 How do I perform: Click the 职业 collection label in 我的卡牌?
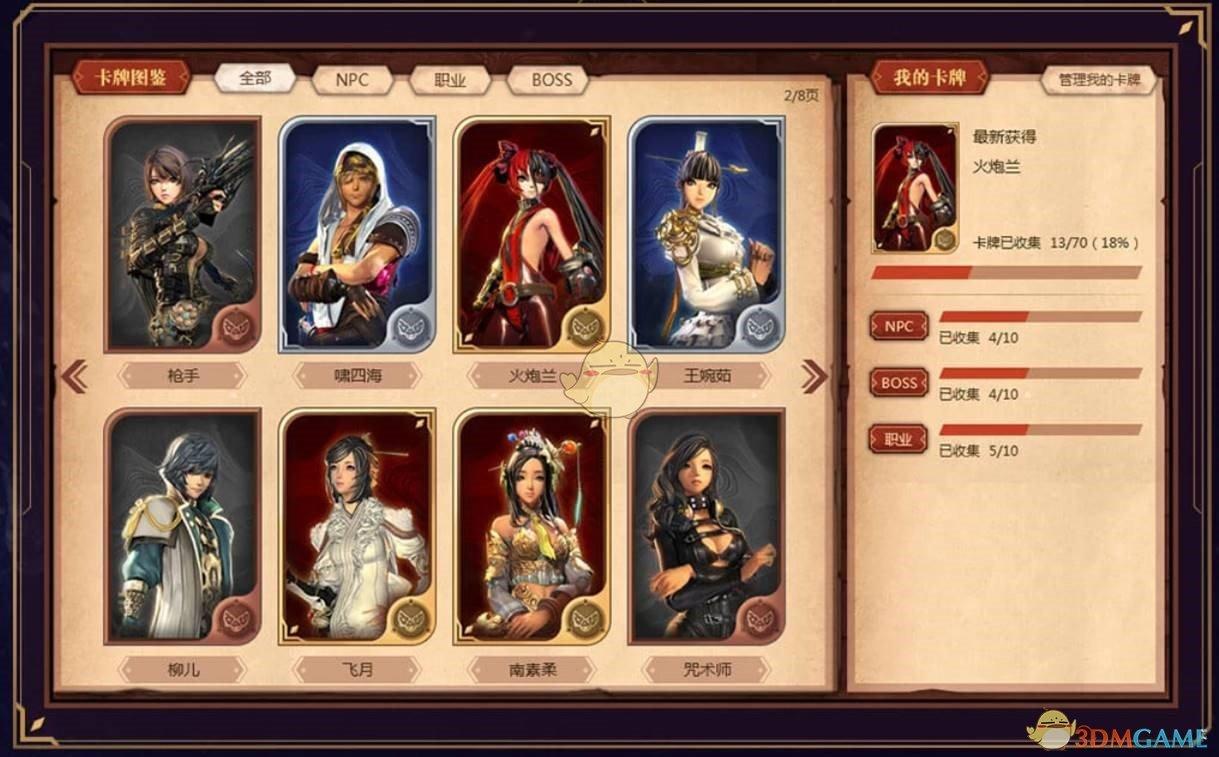(x=898, y=439)
